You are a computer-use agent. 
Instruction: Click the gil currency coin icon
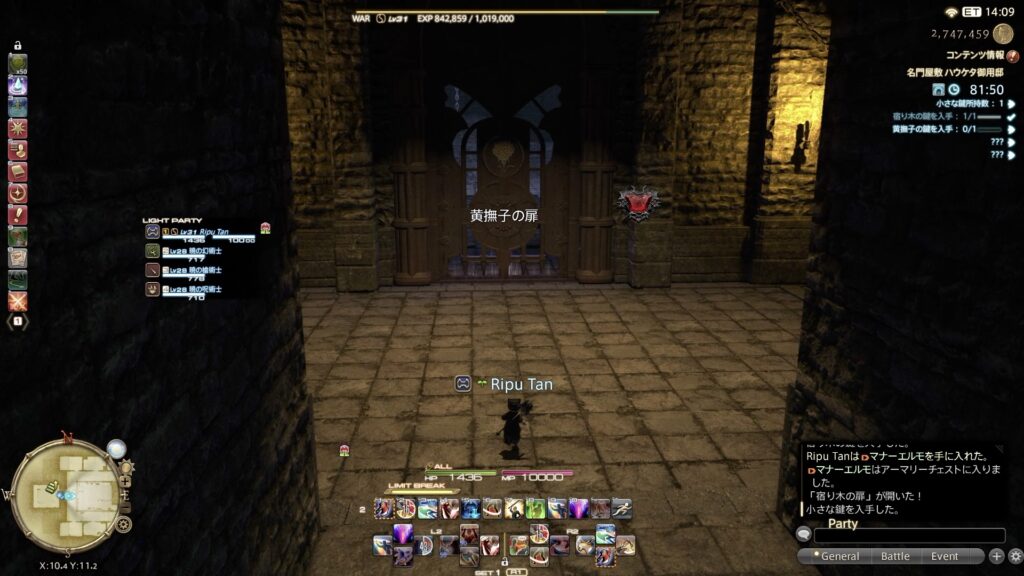click(1003, 34)
